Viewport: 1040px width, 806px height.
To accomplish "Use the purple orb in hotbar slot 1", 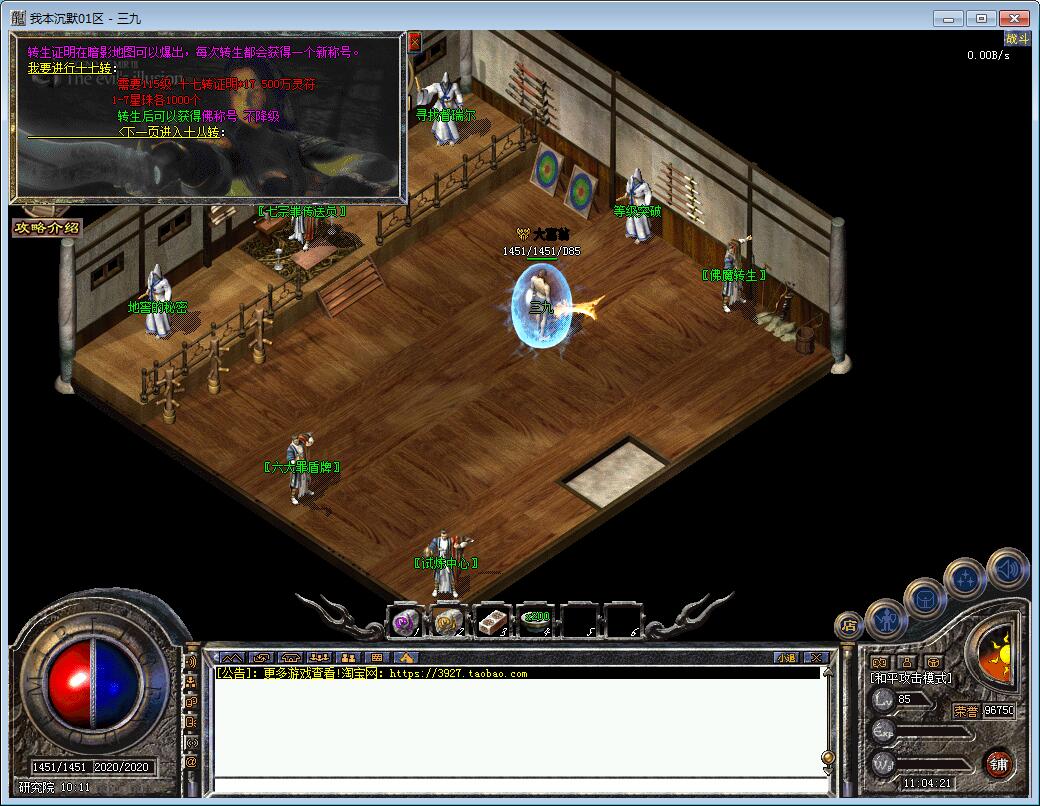I will tap(404, 621).
